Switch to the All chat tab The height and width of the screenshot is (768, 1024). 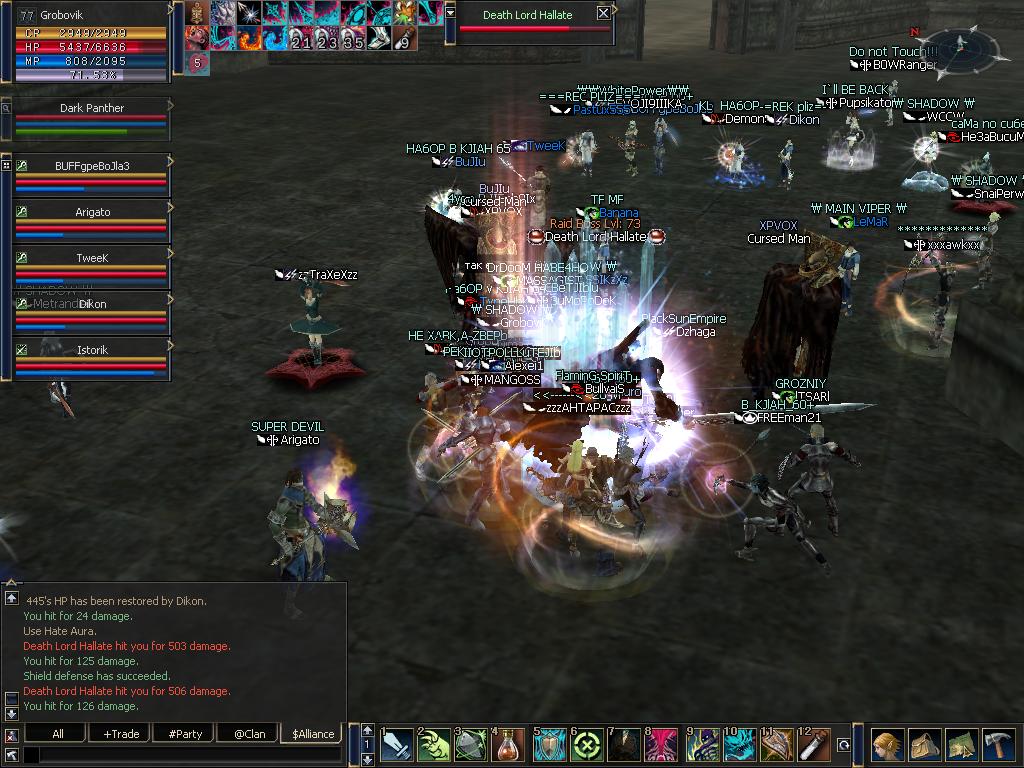click(x=58, y=734)
